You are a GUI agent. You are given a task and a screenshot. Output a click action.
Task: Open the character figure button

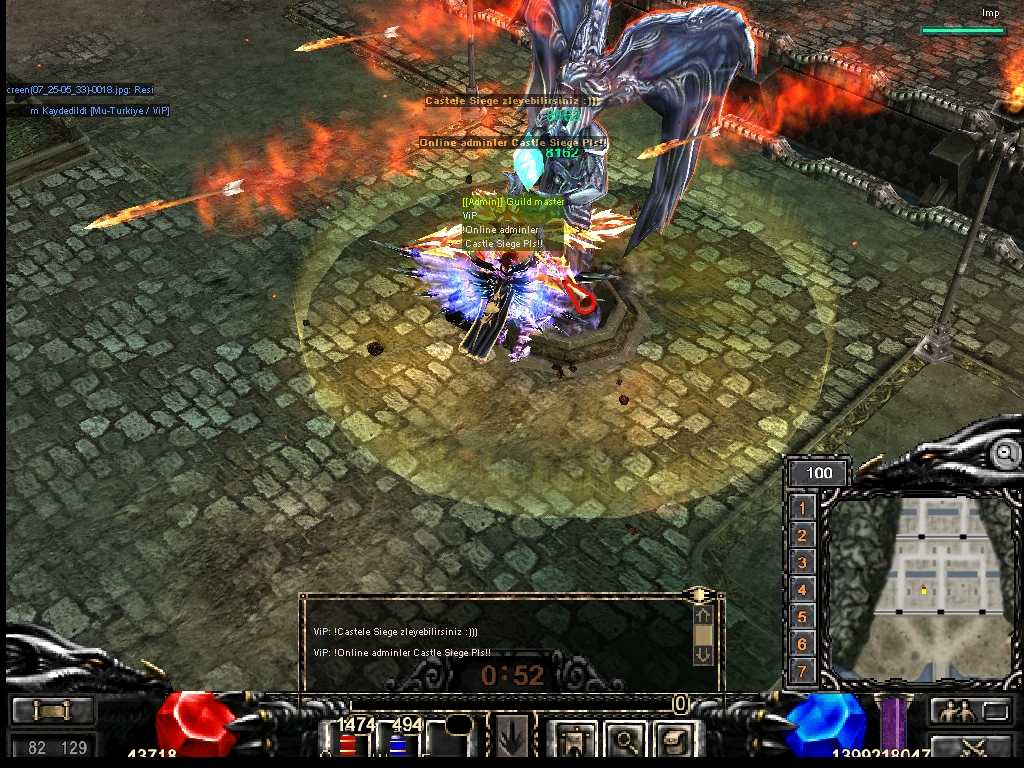click(x=574, y=741)
